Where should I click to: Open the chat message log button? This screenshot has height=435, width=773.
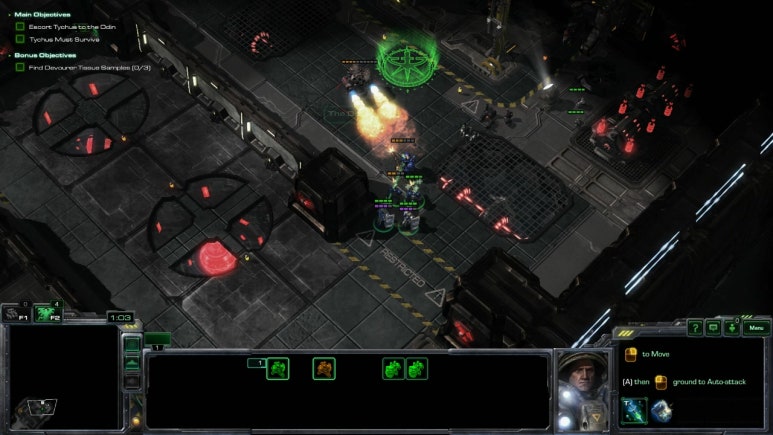tap(713, 328)
